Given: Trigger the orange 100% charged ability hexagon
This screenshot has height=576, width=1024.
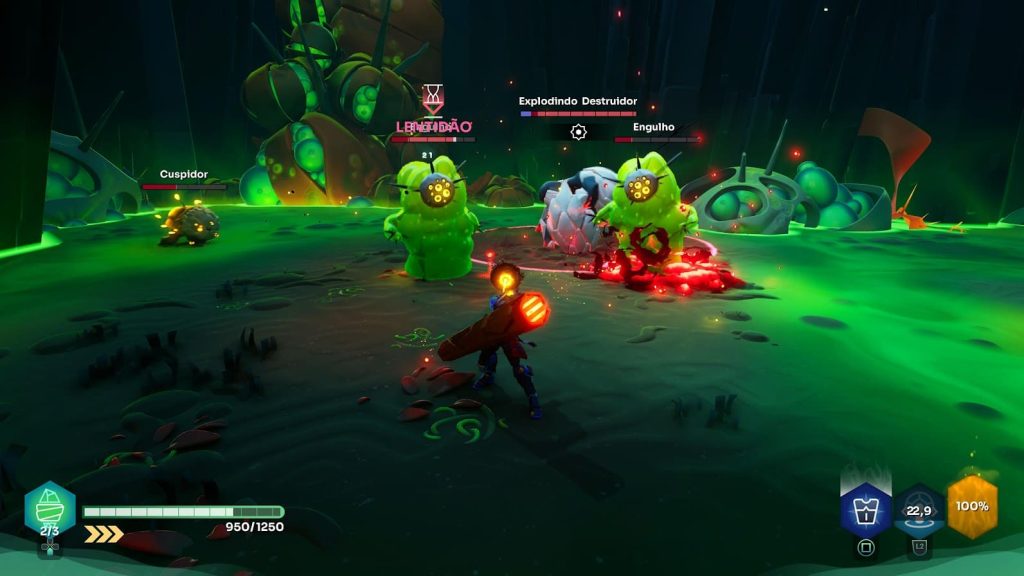Looking at the screenshot, I should pos(972,506).
